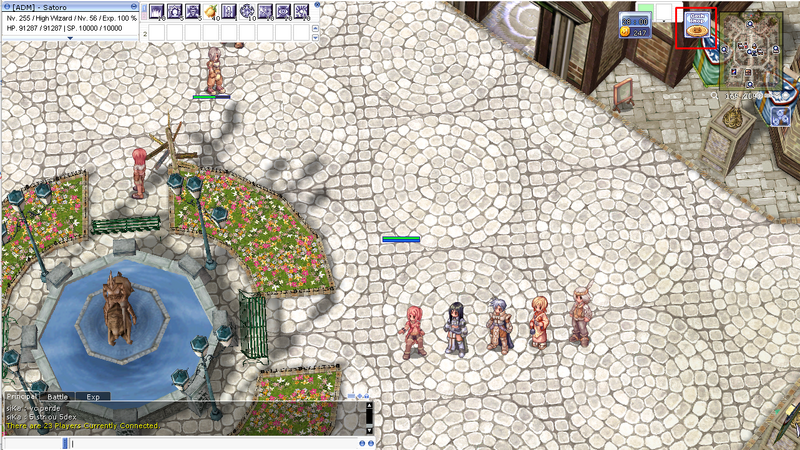Minimize the Satoro character info window
The width and height of the screenshot is (800, 450).
coord(135,6)
